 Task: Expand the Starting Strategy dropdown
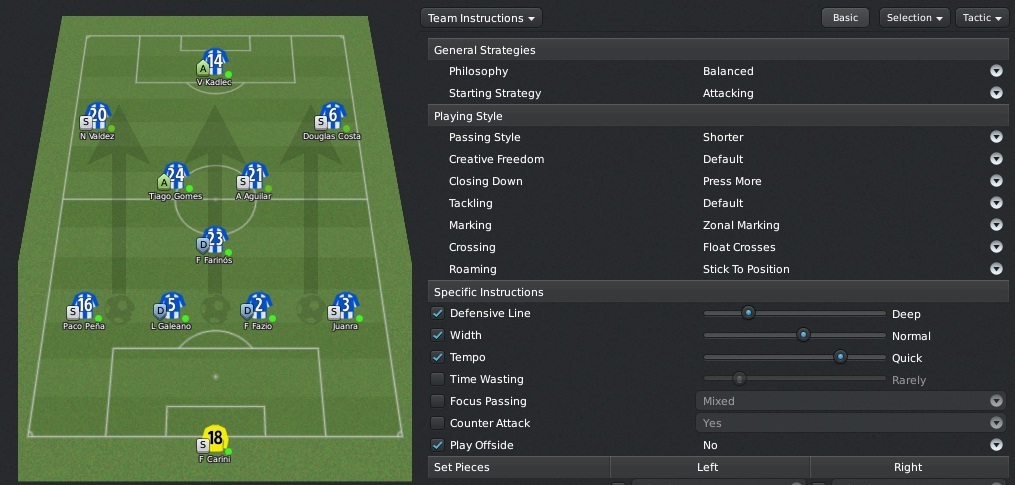coord(996,93)
